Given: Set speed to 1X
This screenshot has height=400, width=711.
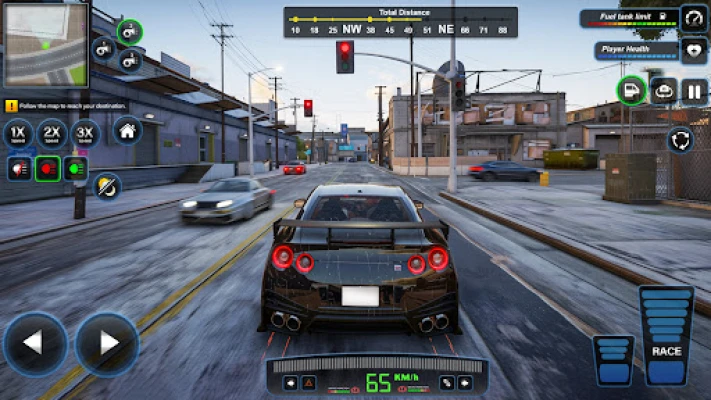Looking at the screenshot, I should point(19,133).
